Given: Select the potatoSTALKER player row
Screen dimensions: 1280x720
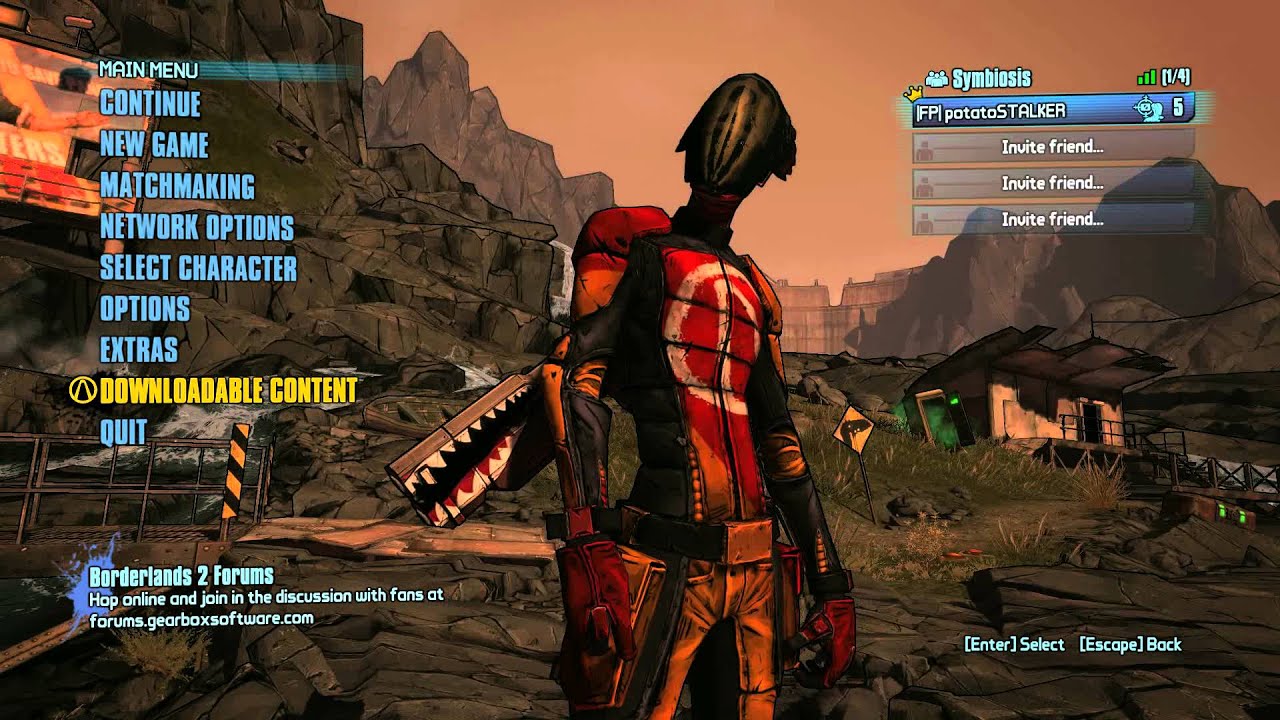Looking at the screenshot, I should [x=1053, y=110].
